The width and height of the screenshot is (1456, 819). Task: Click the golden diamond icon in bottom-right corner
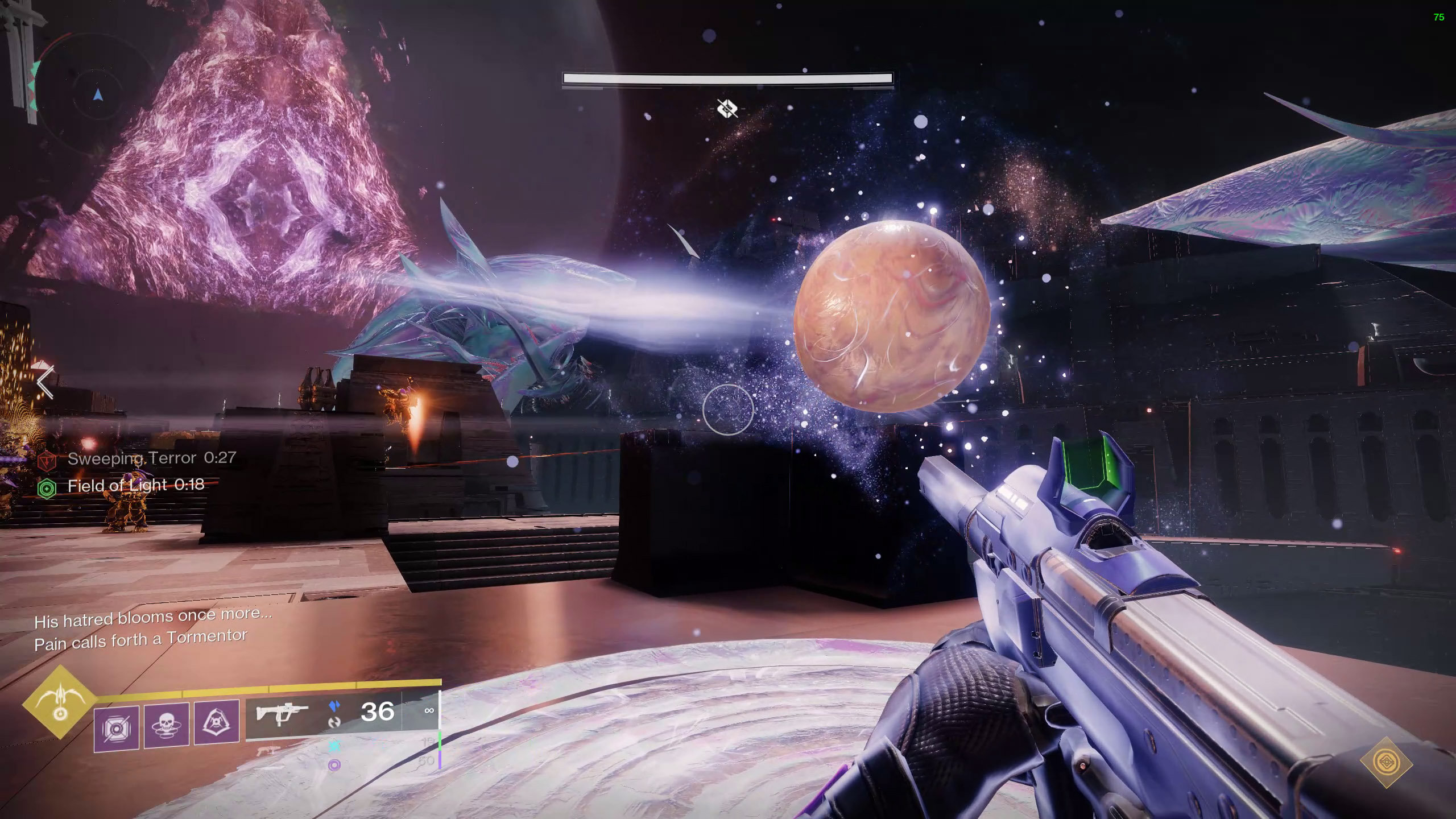(x=1386, y=762)
